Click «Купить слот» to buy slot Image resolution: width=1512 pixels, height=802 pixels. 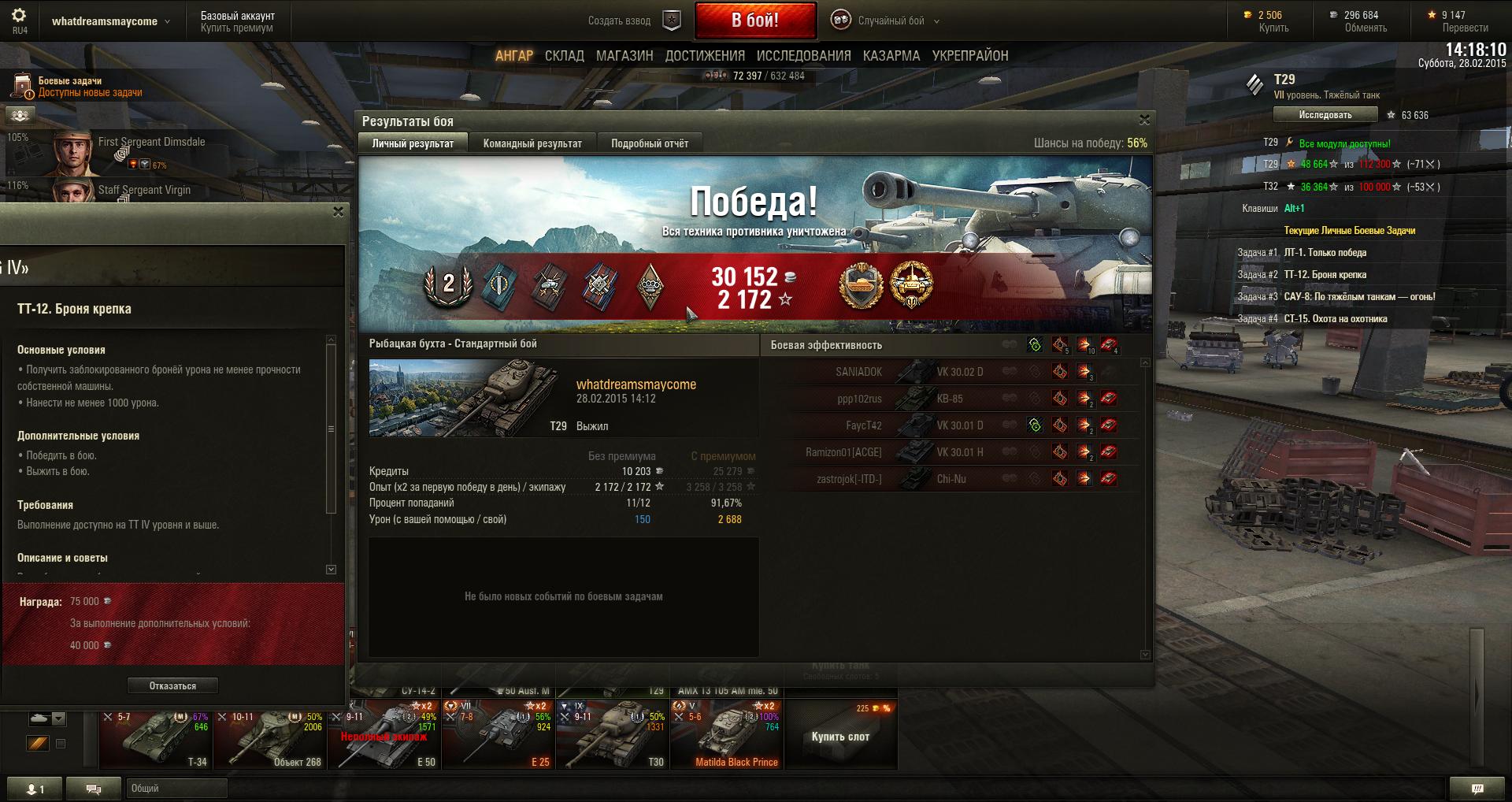coord(840,737)
